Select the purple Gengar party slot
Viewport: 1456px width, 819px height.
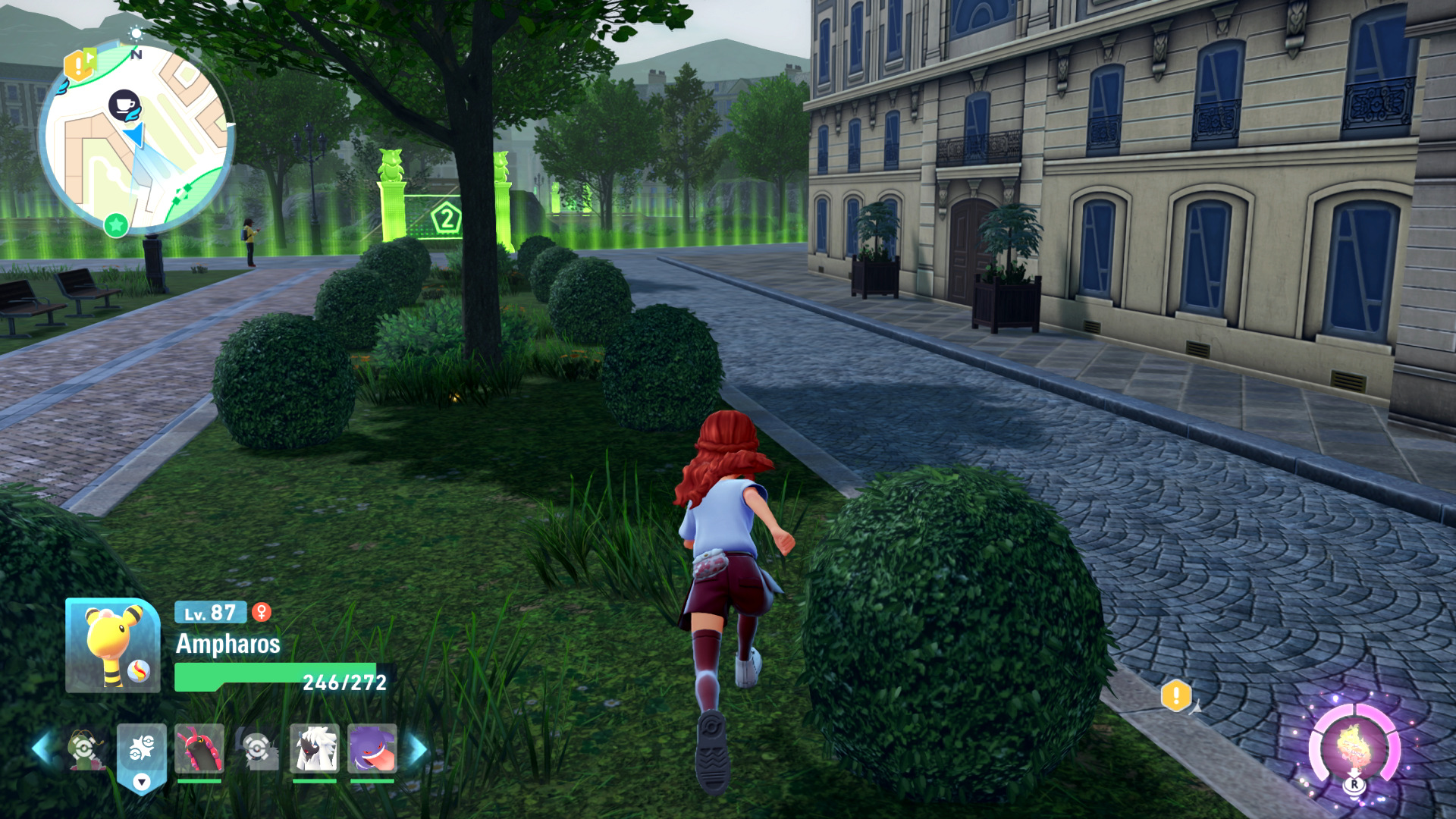tap(372, 748)
